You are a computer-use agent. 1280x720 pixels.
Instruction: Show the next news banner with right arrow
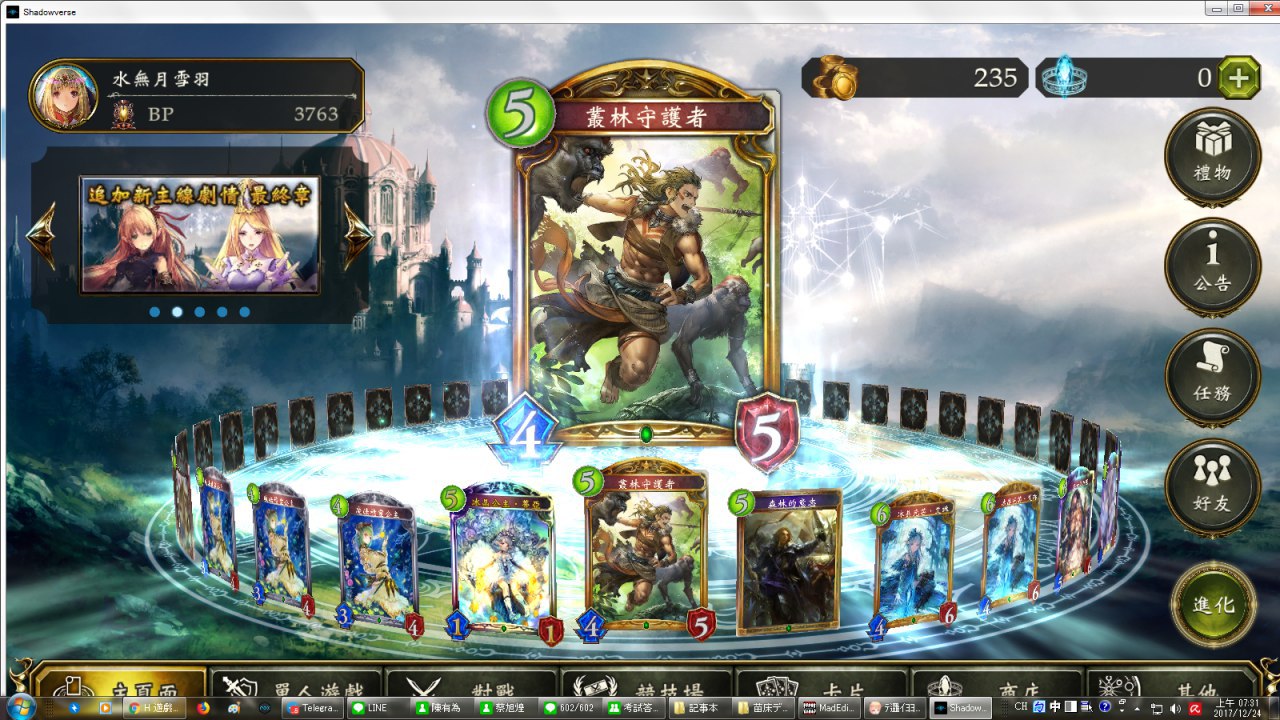[x=358, y=236]
